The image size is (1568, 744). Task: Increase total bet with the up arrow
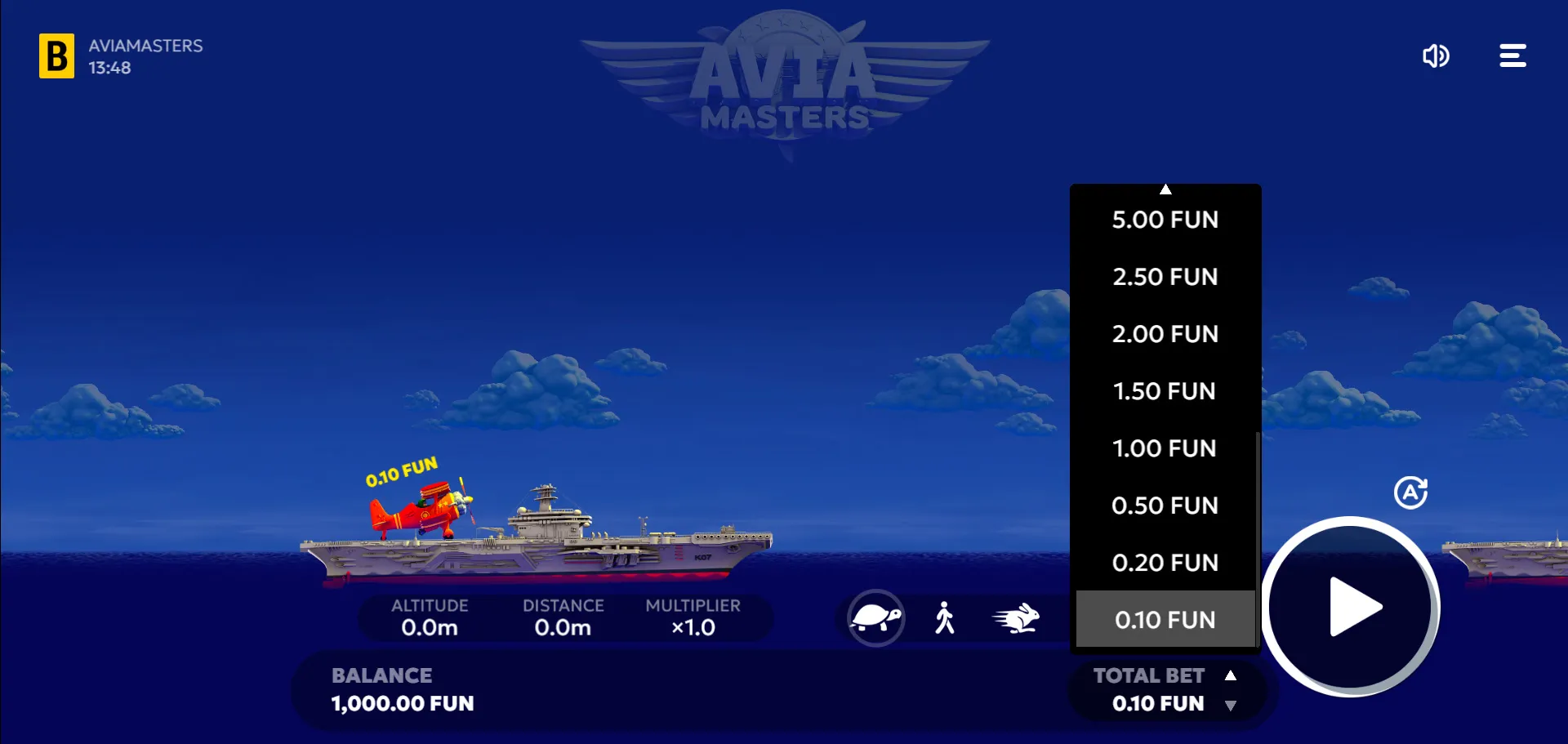coord(1231,675)
